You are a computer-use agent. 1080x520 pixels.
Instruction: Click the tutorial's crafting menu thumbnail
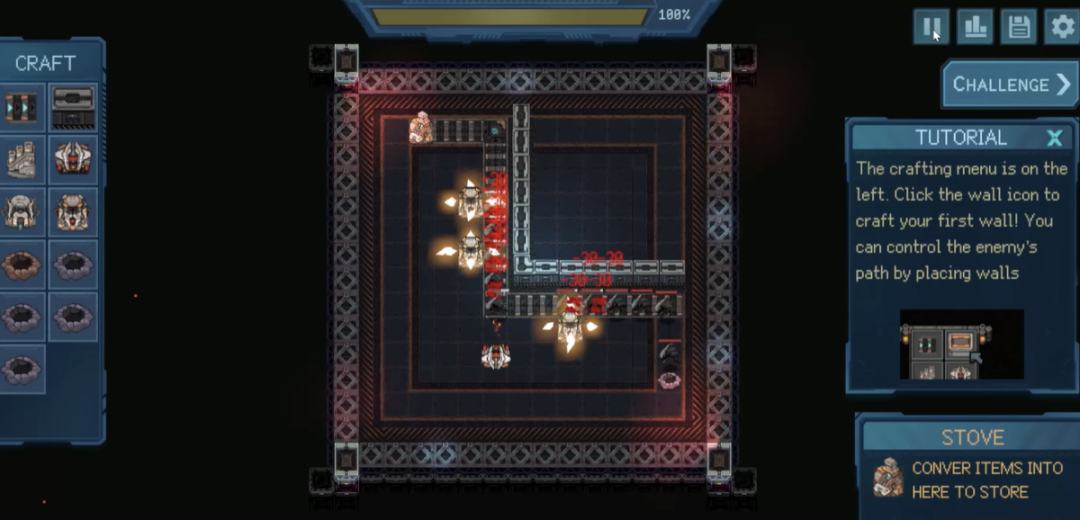tap(961, 345)
